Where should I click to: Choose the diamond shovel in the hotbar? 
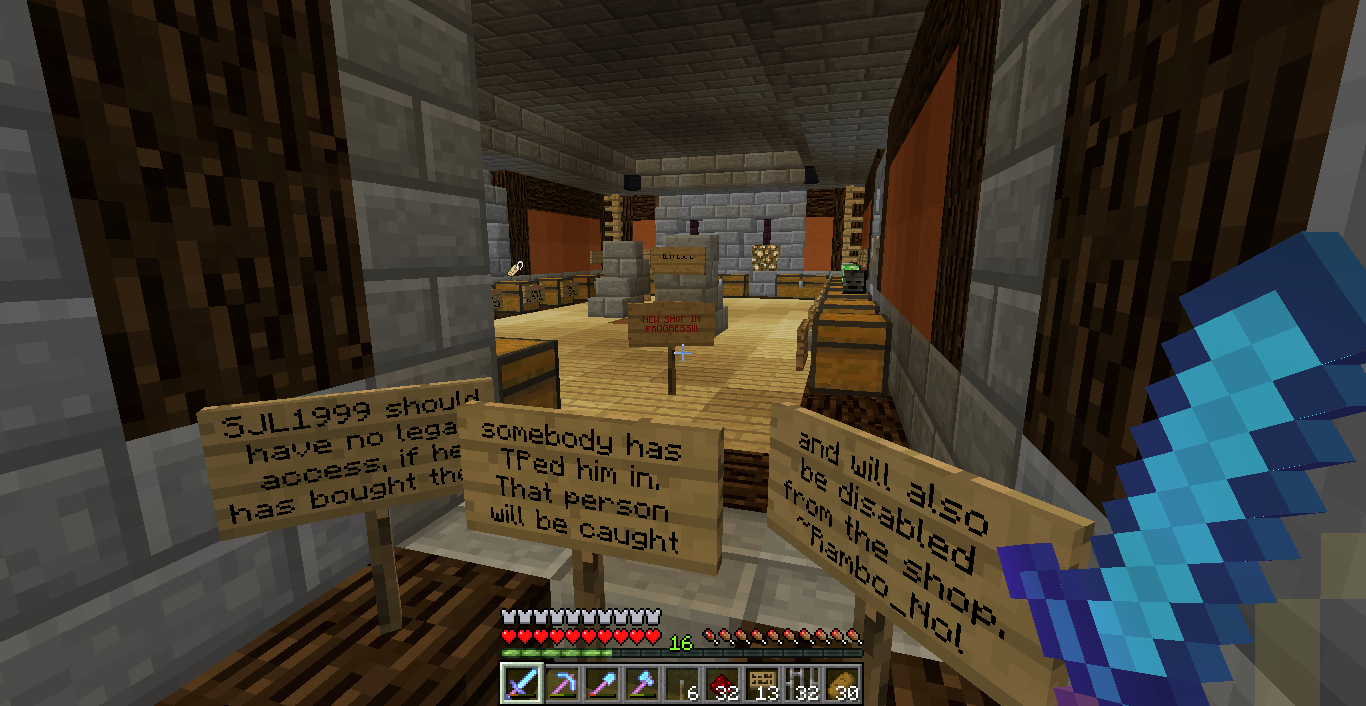(602, 684)
